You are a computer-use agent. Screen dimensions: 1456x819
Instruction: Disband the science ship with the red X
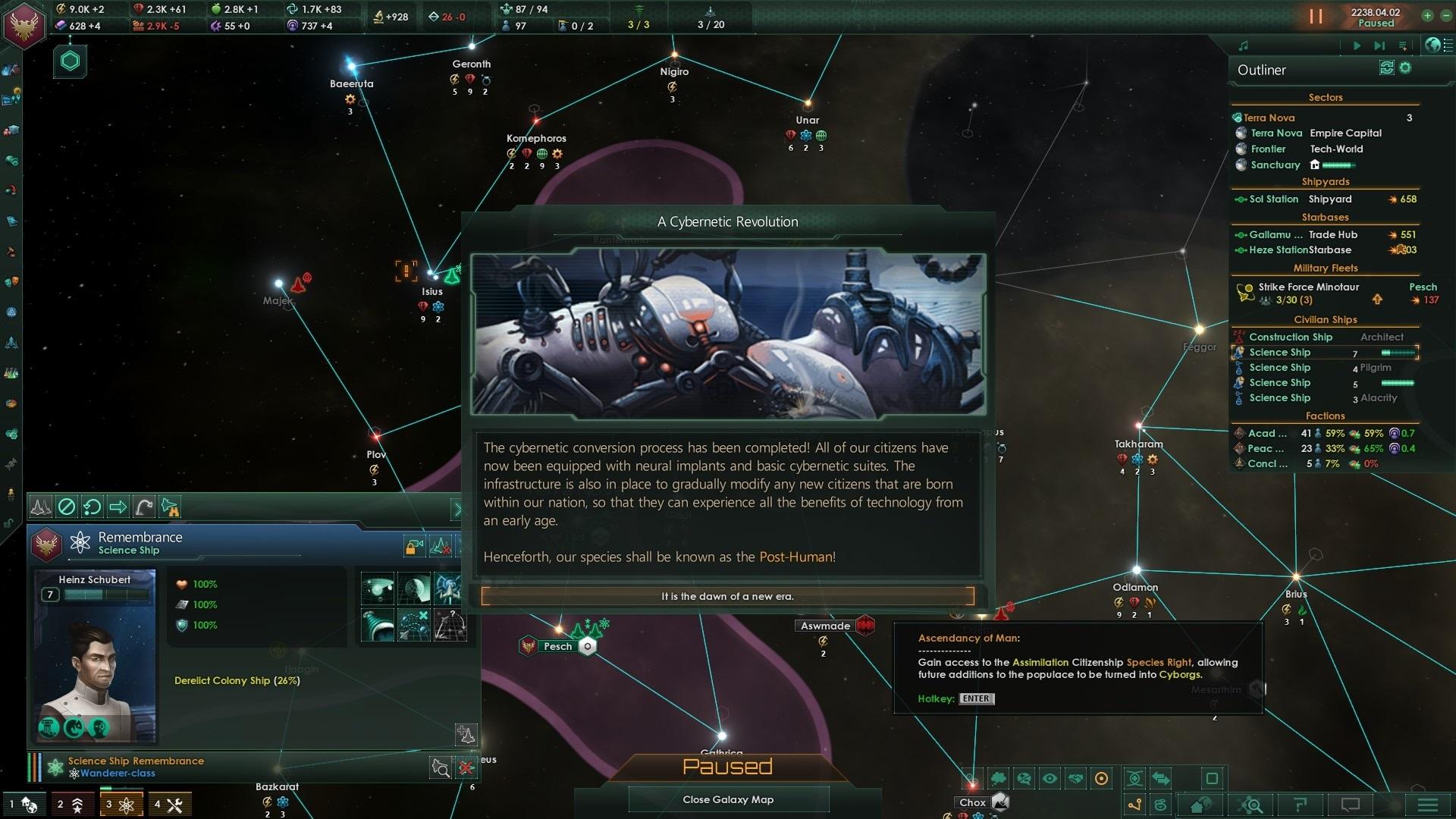466,768
